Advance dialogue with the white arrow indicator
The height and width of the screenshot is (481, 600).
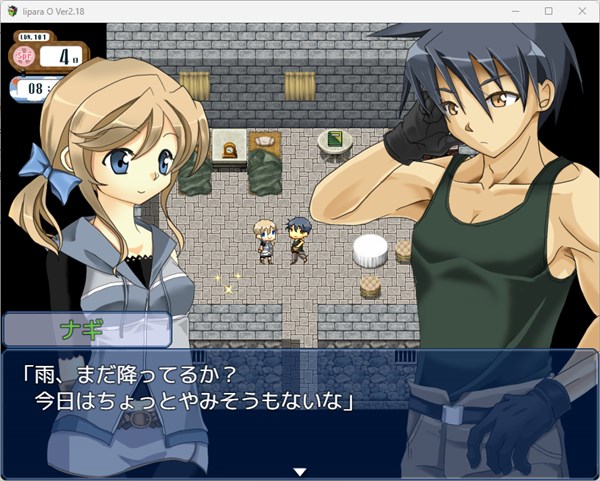298,471
